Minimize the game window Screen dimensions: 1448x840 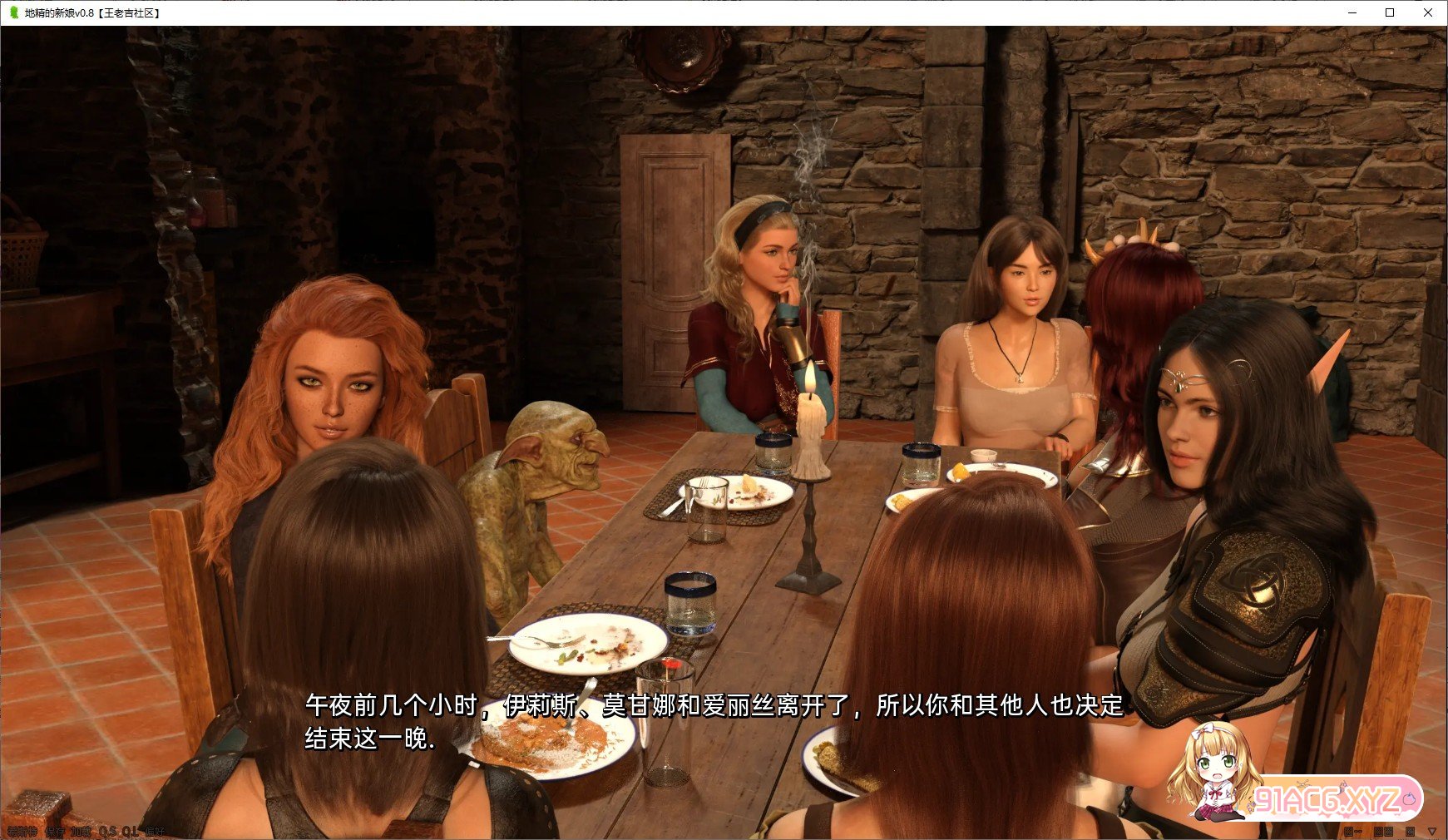pos(1352,12)
